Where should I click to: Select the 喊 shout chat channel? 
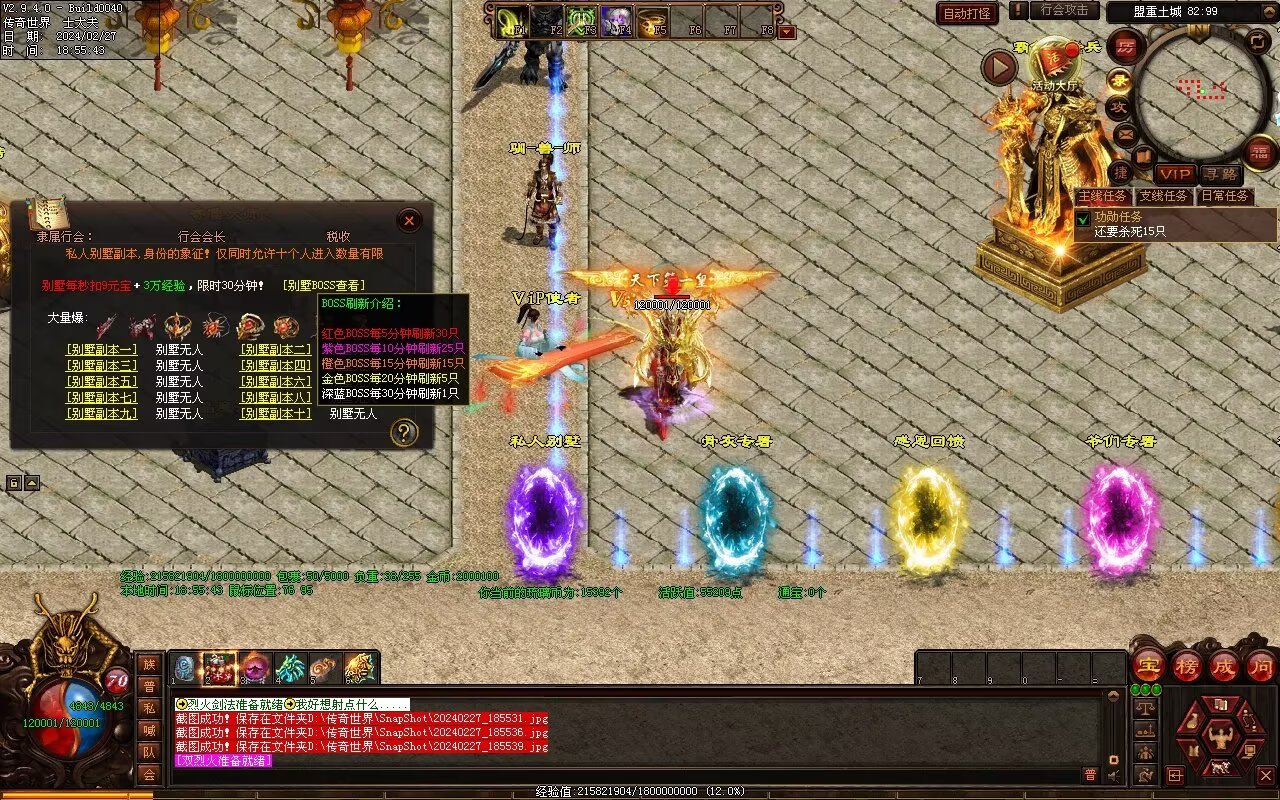(x=149, y=730)
